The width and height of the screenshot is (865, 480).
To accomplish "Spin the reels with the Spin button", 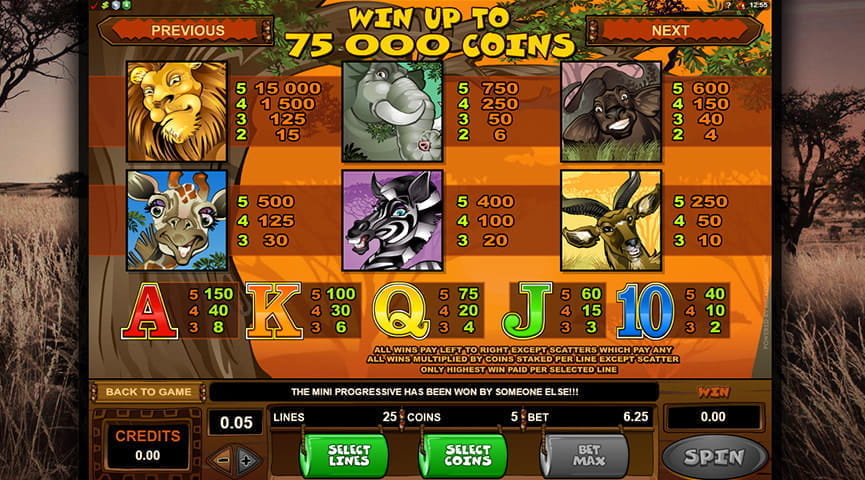I will tap(714, 457).
